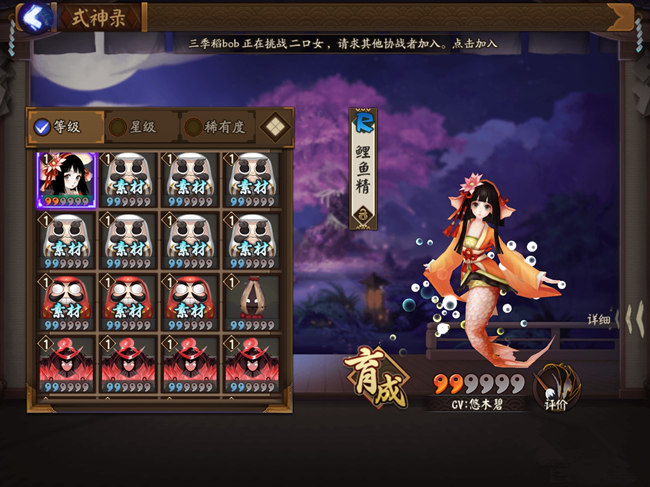Open the 评价 (reviews) button

[x=558, y=387]
